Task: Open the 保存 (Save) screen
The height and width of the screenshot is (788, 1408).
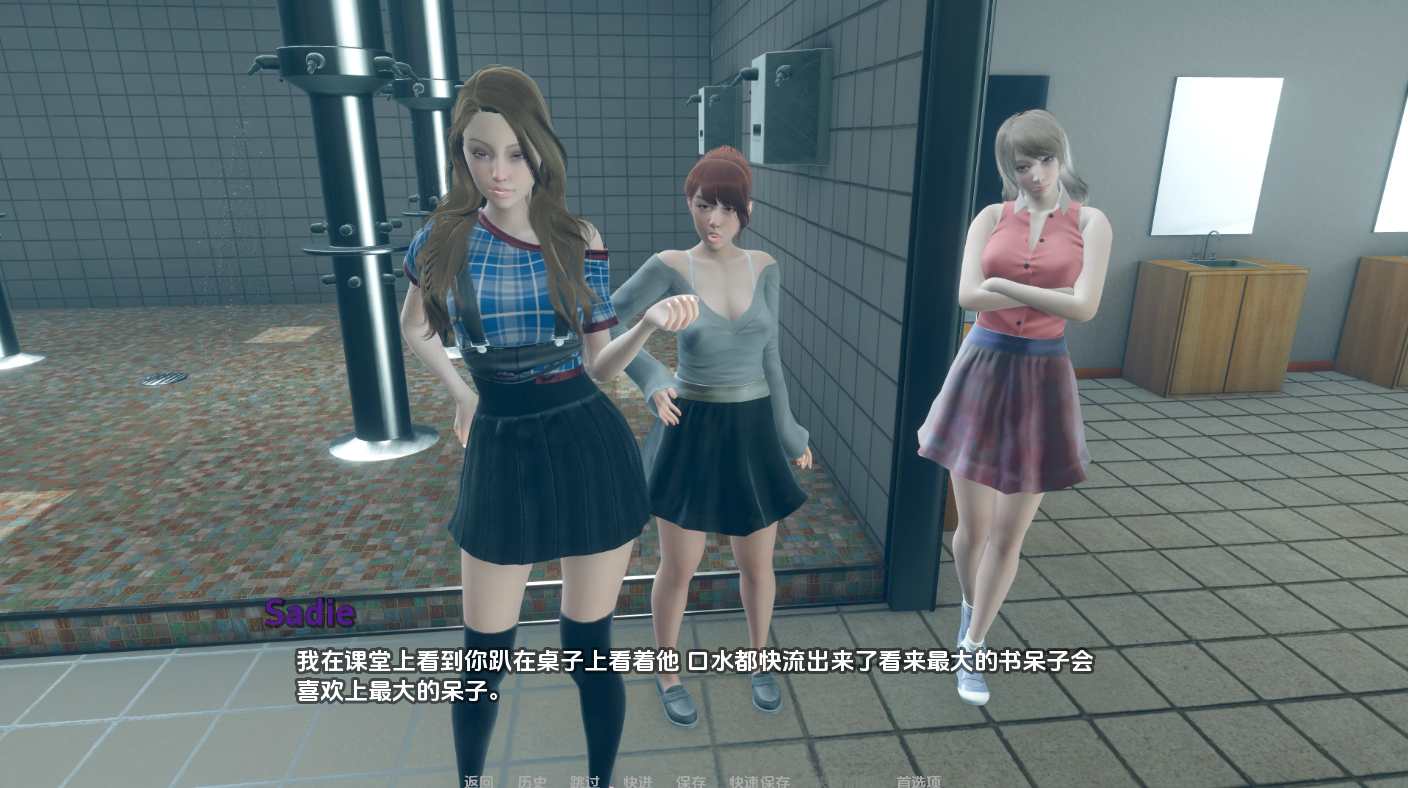Action: click(x=689, y=782)
